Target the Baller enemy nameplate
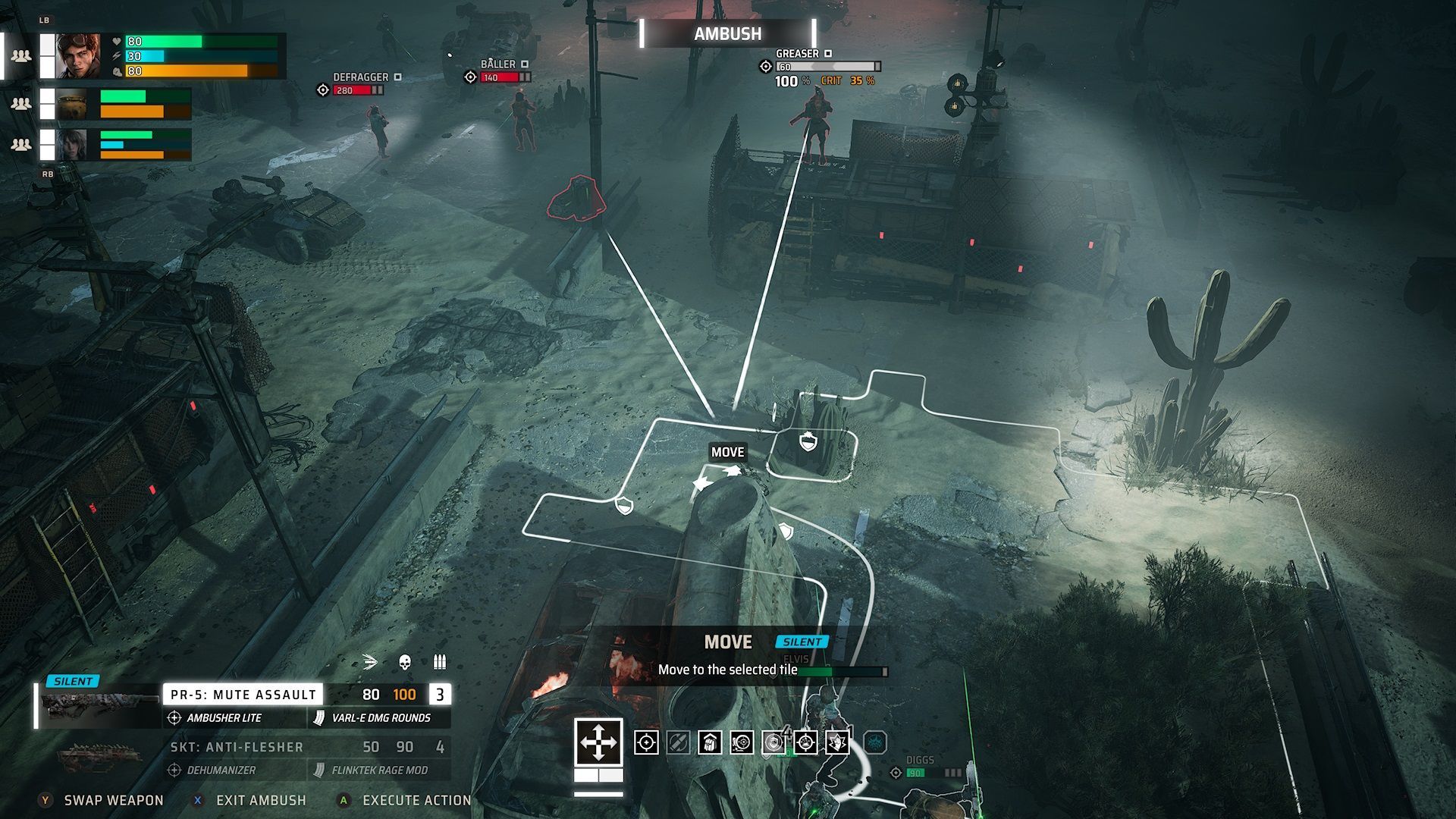The height and width of the screenshot is (819, 1456). 497,64
